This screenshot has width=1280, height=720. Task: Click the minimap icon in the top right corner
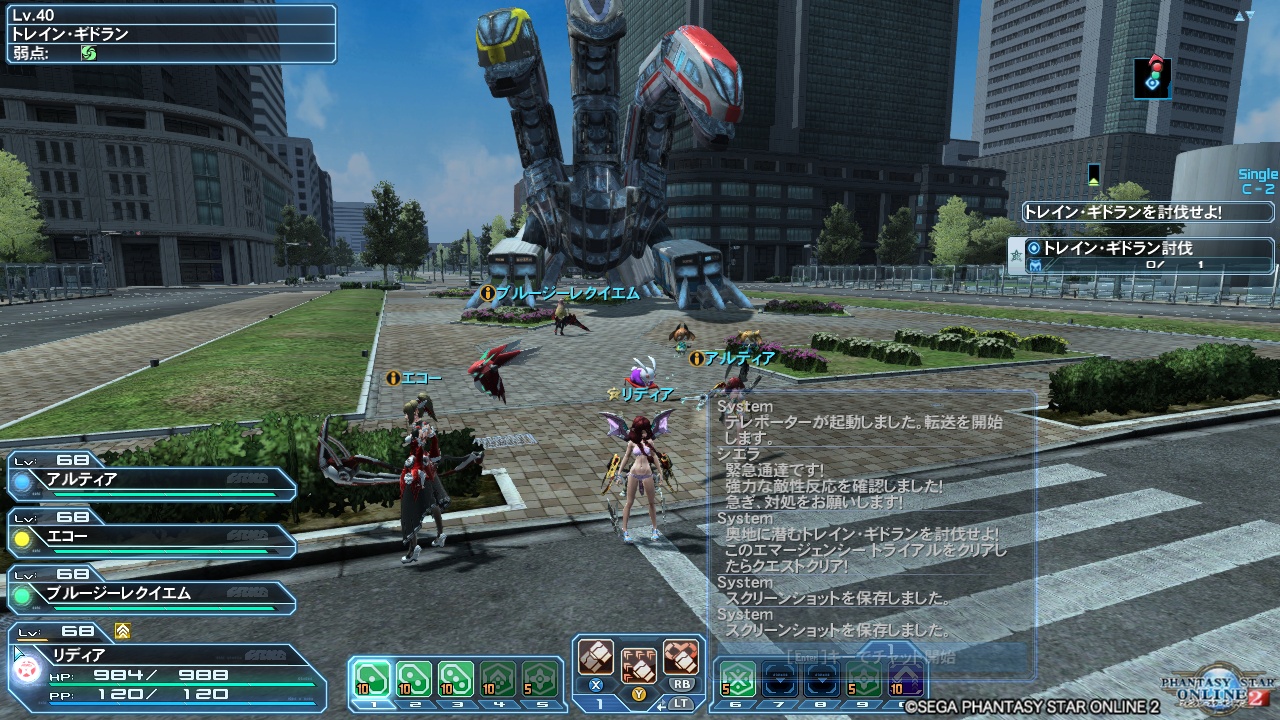point(1152,78)
